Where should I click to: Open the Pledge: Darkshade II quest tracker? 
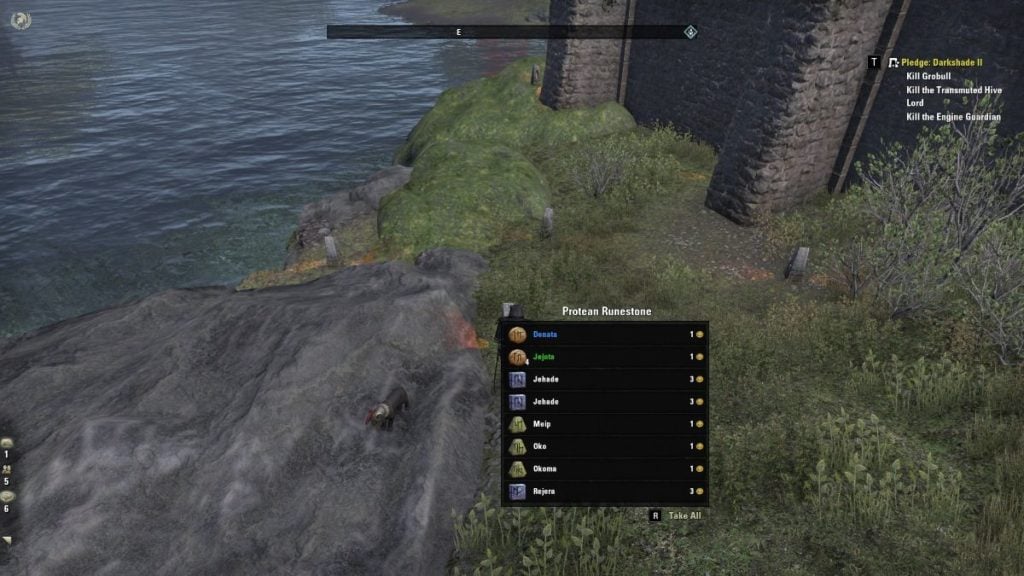tap(943, 62)
